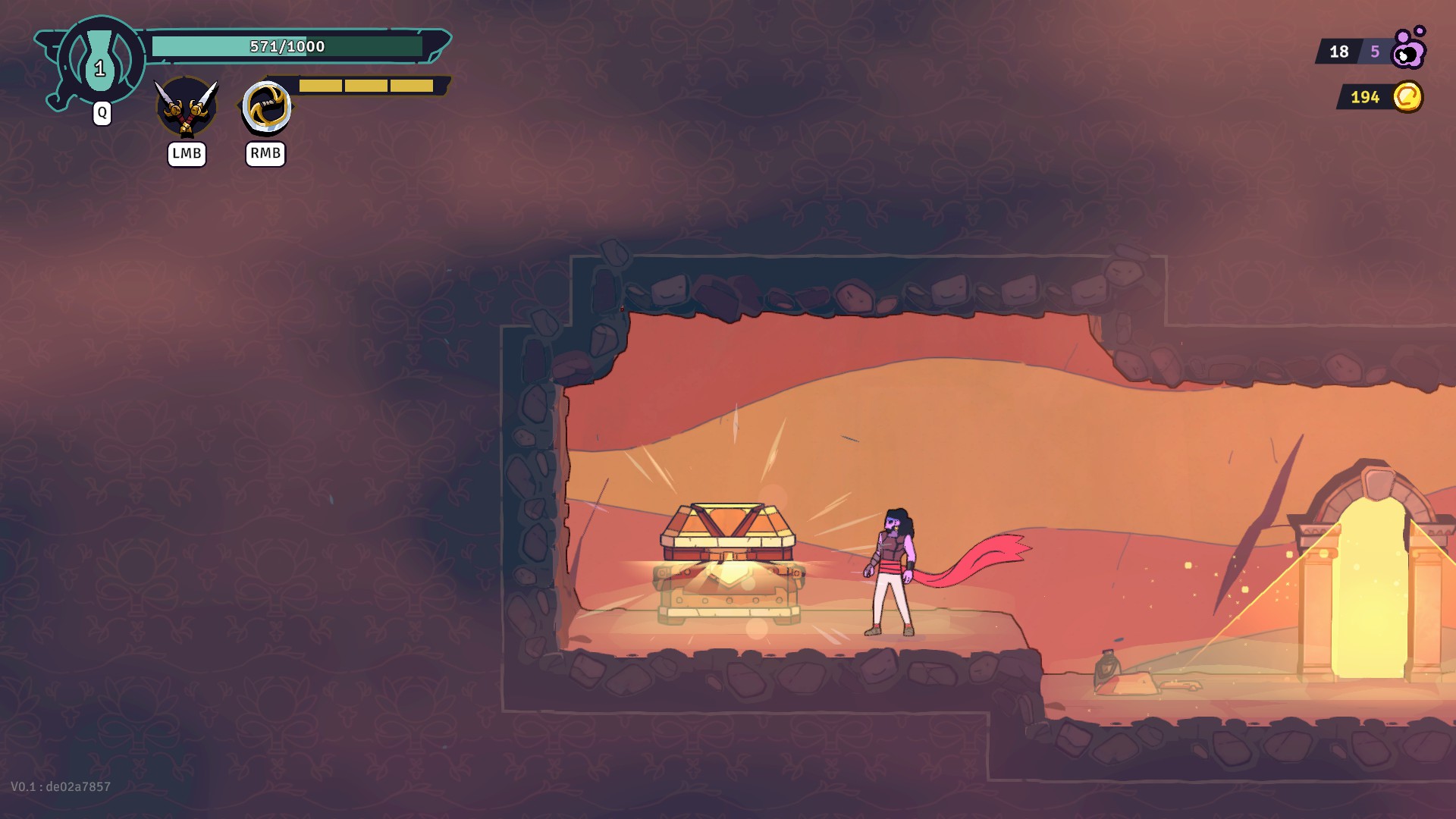1456x819 pixels.
Task: Click the twin daggers weapon icon
Action: (186, 107)
